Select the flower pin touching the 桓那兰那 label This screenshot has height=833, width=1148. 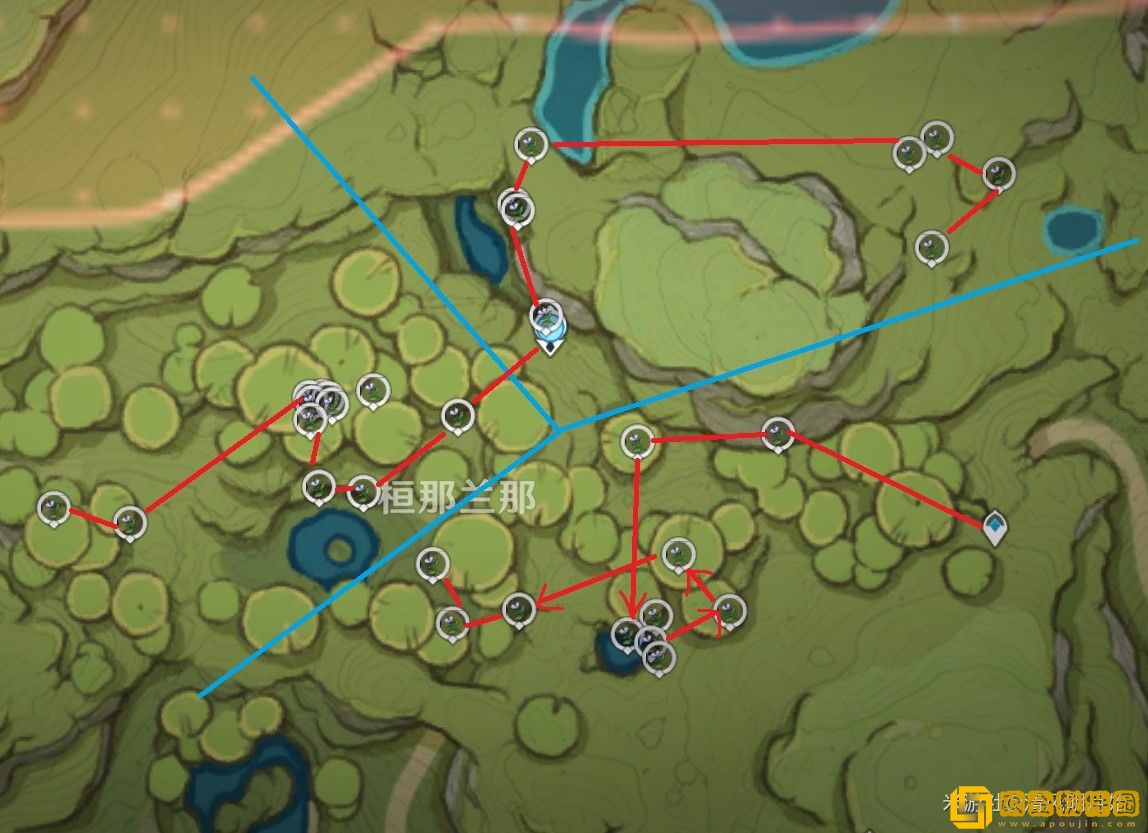(363, 492)
